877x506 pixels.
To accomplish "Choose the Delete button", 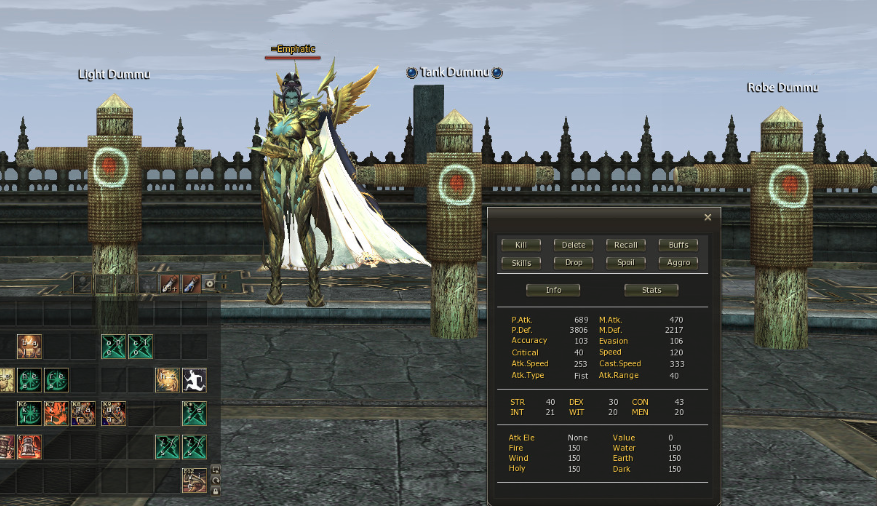I will [573, 245].
